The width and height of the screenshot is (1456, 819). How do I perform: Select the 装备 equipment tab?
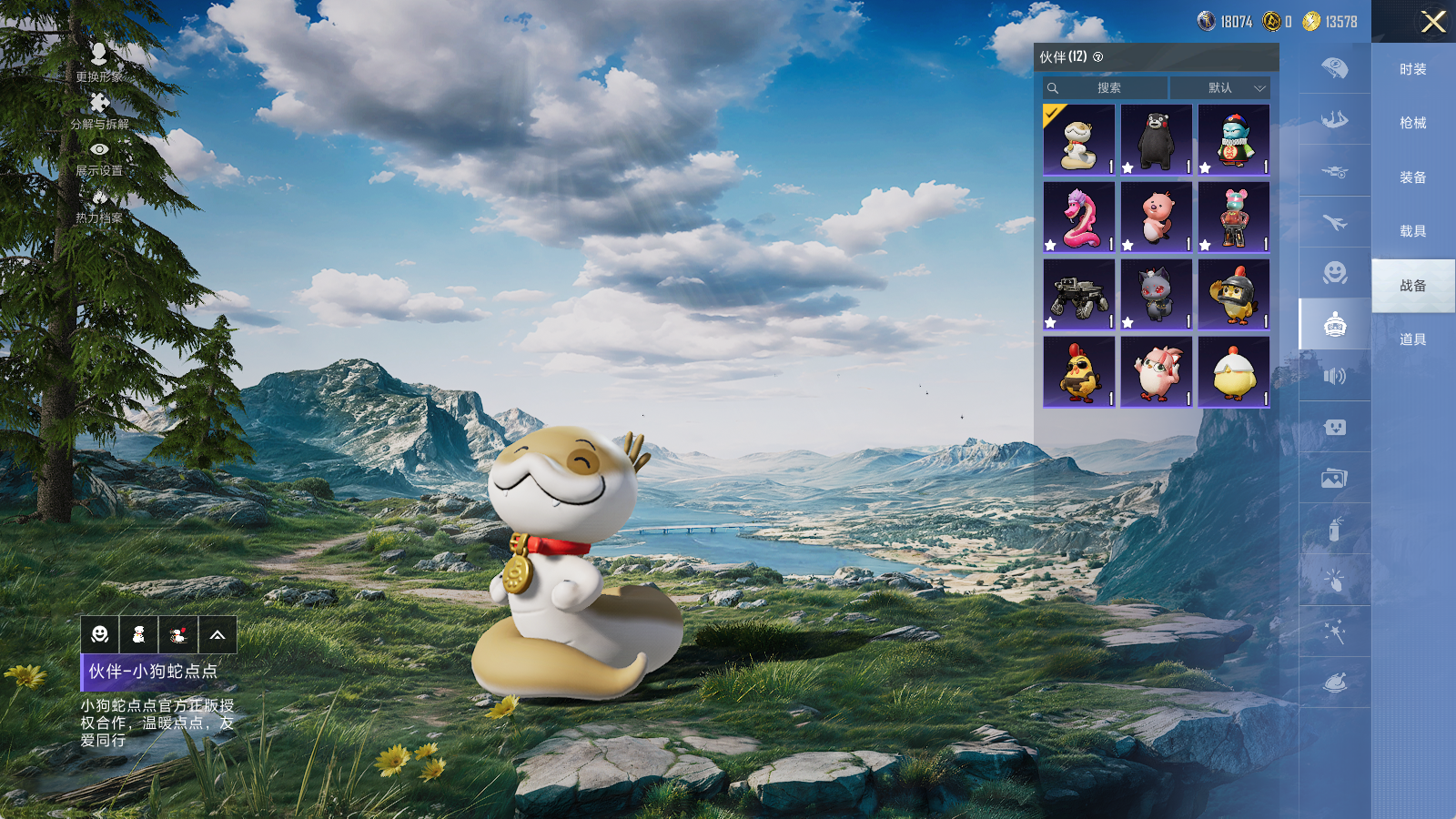click(1412, 177)
